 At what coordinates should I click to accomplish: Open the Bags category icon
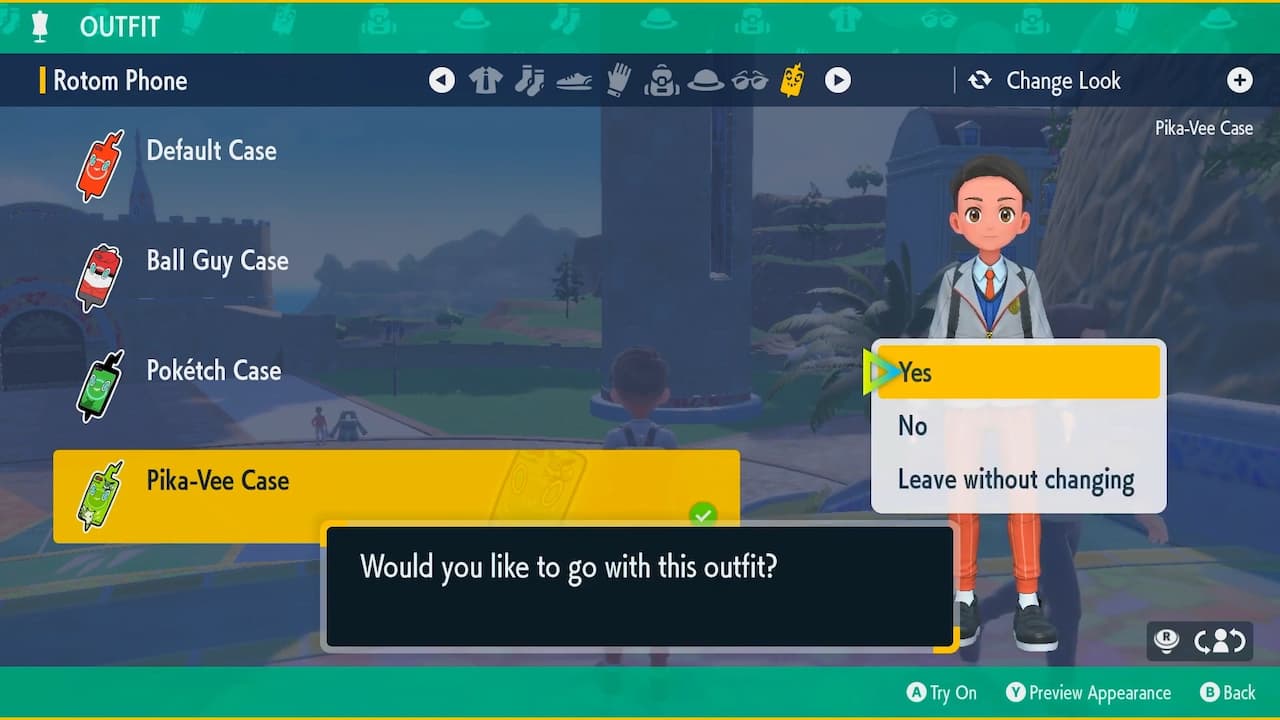[662, 80]
